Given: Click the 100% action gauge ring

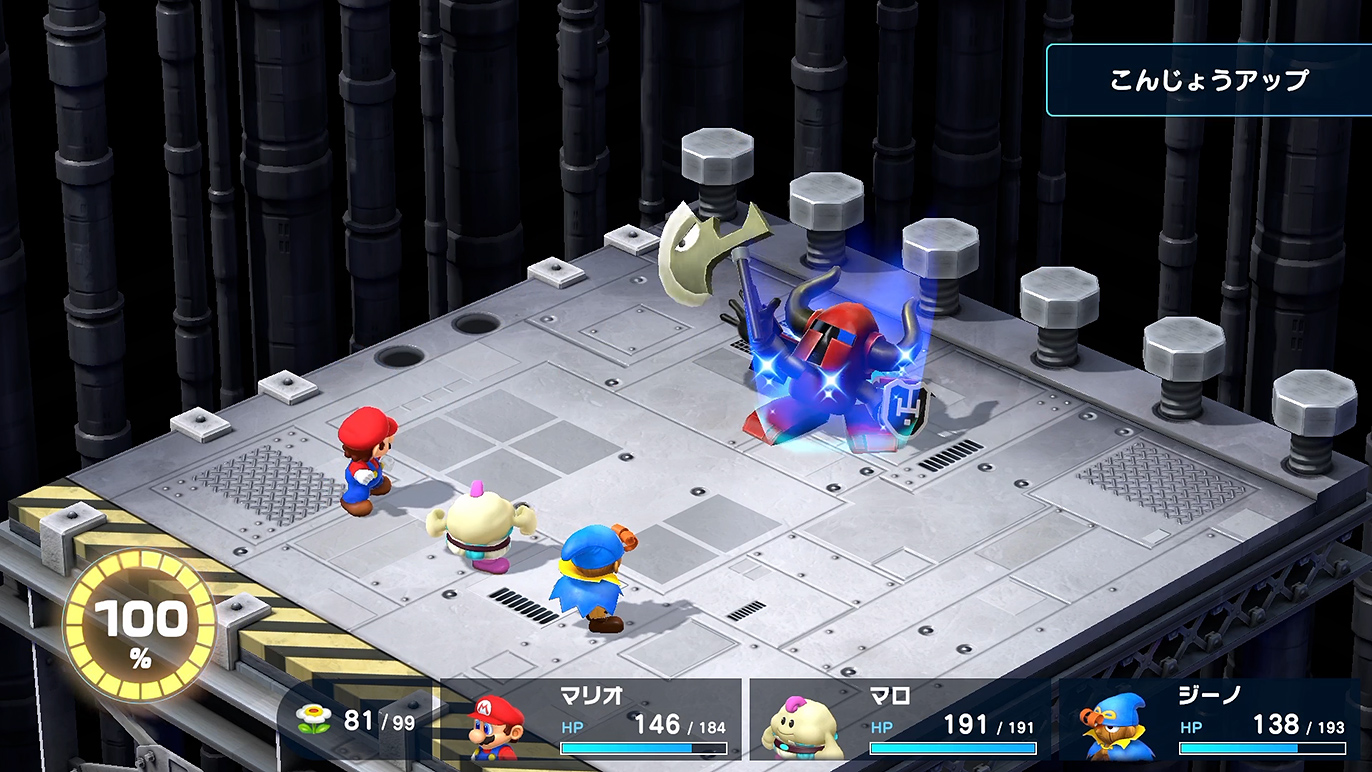Looking at the screenshot, I should [x=140, y=626].
